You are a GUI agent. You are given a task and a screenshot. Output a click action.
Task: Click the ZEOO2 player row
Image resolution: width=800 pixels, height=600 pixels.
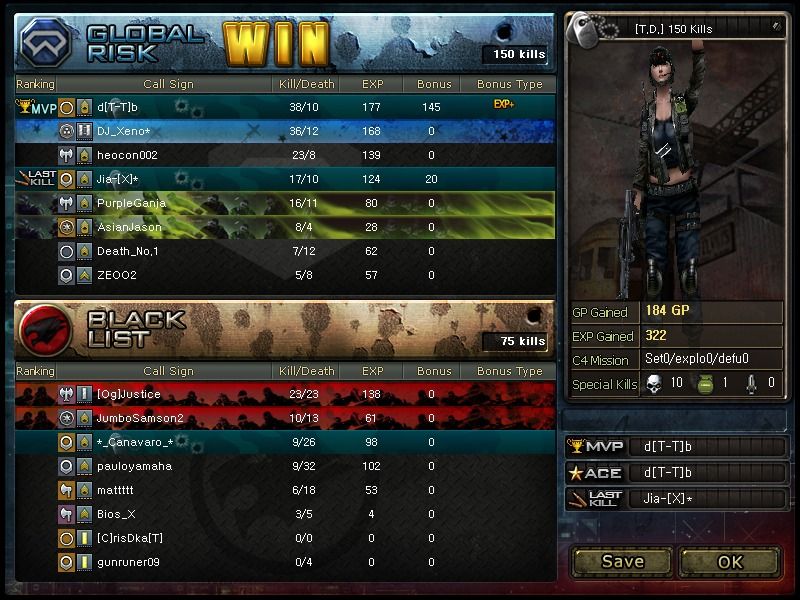pyautogui.click(x=285, y=275)
